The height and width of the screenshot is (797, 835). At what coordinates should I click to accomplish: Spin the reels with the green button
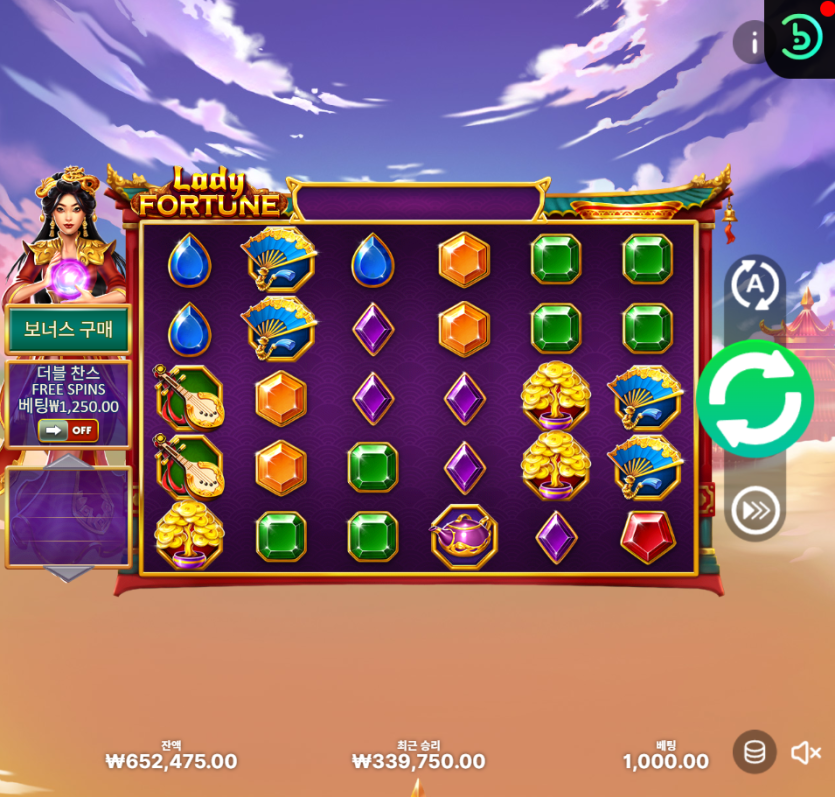(x=755, y=399)
